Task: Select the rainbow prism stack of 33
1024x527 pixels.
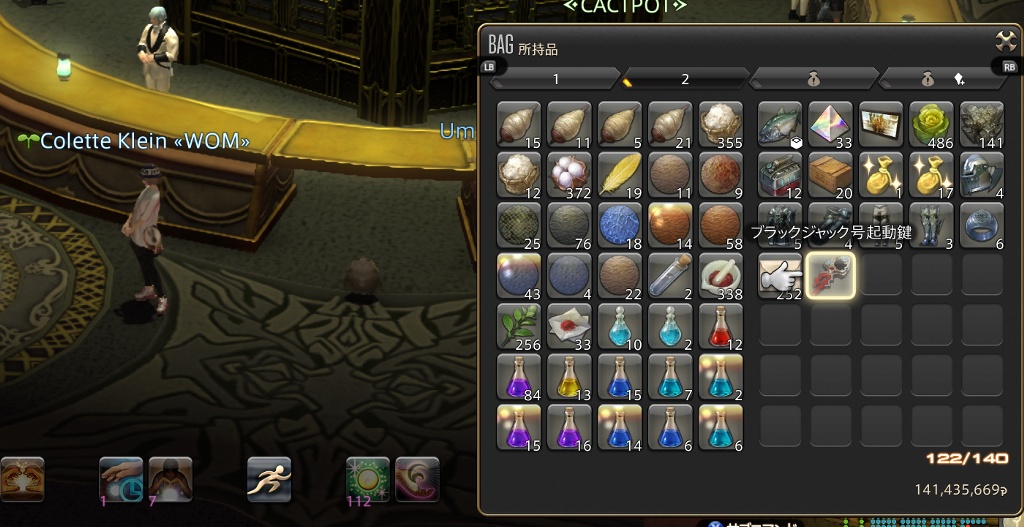Action: click(830, 124)
